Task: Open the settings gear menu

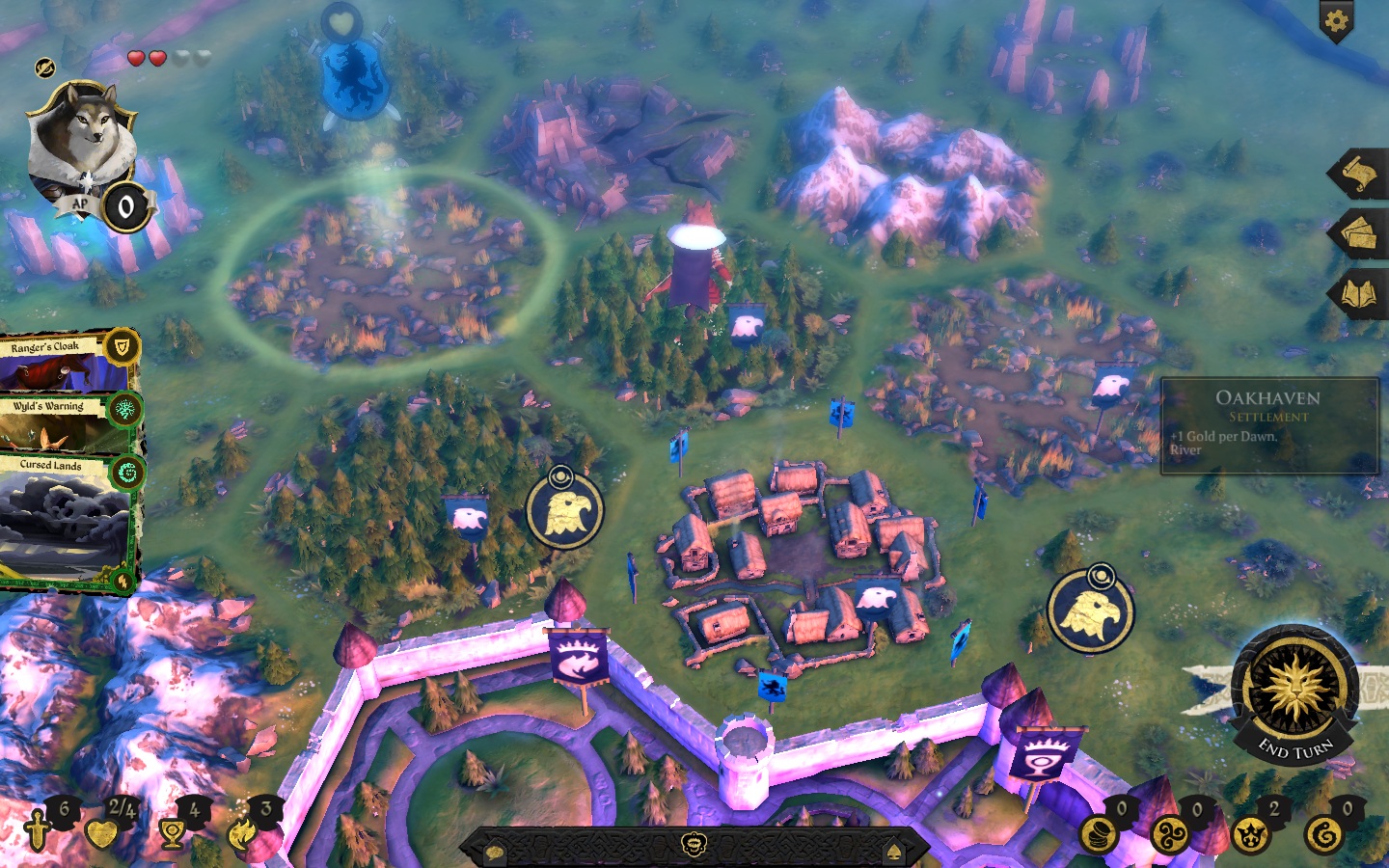Action: point(1336,20)
